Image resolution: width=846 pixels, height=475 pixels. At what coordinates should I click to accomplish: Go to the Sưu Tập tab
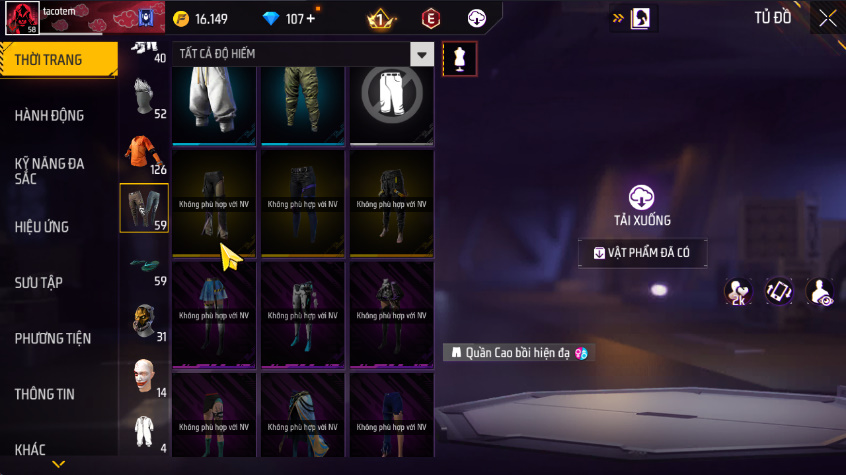(x=39, y=283)
